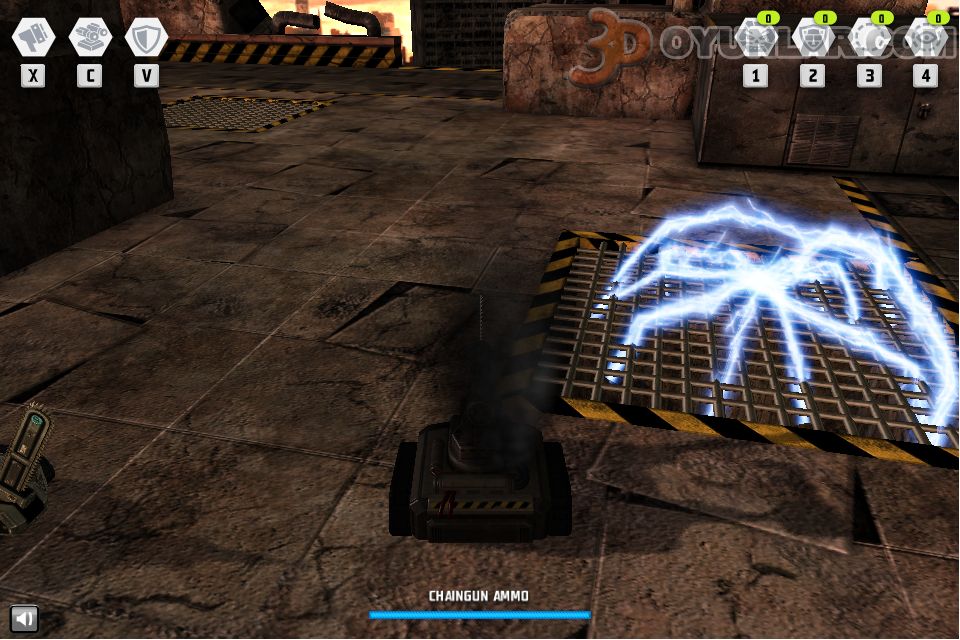
Task: Use the dashed circle hexagon item
Action: [x=869, y=39]
